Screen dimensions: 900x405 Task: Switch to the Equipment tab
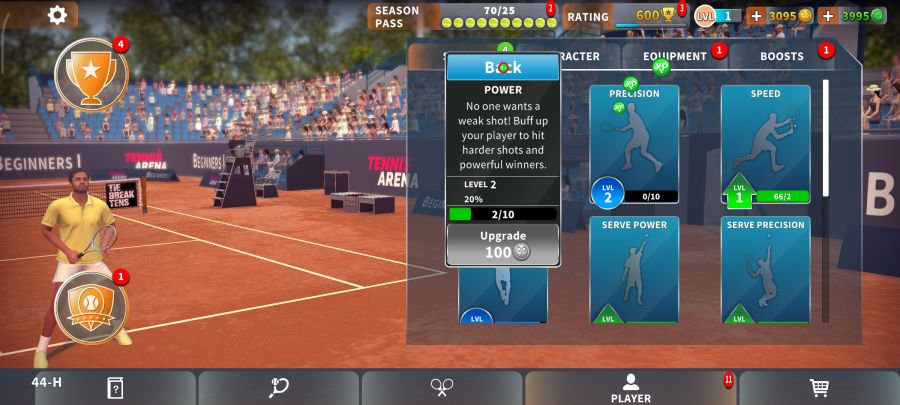click(675, 56)
